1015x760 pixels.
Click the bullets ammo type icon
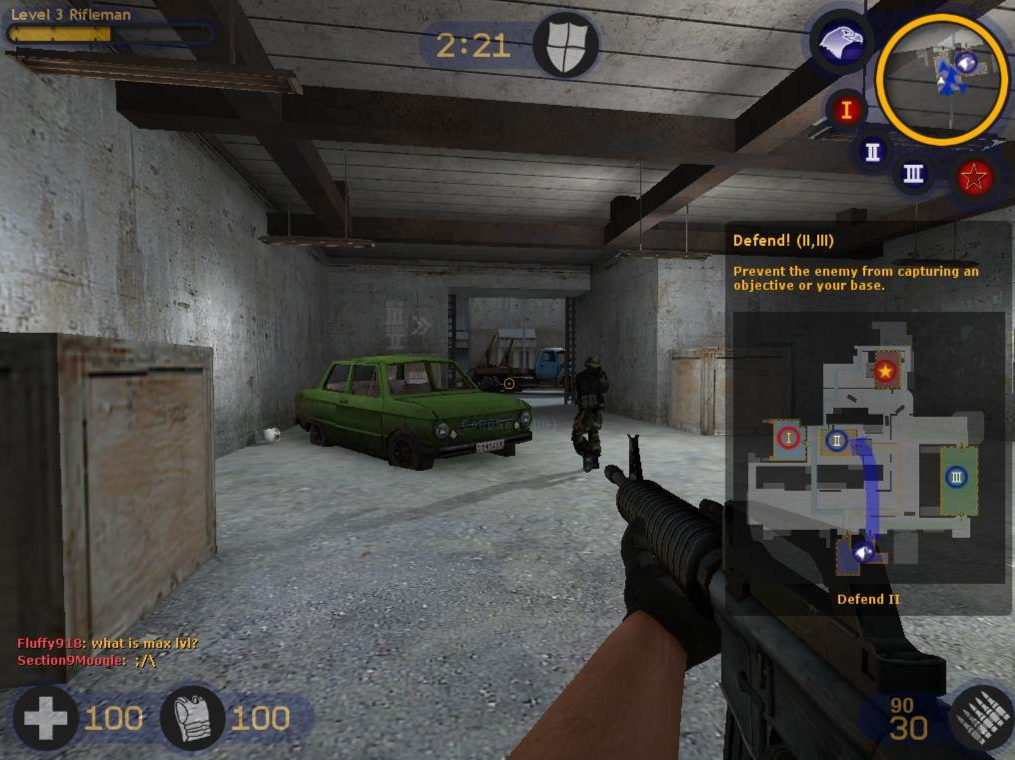982,717
